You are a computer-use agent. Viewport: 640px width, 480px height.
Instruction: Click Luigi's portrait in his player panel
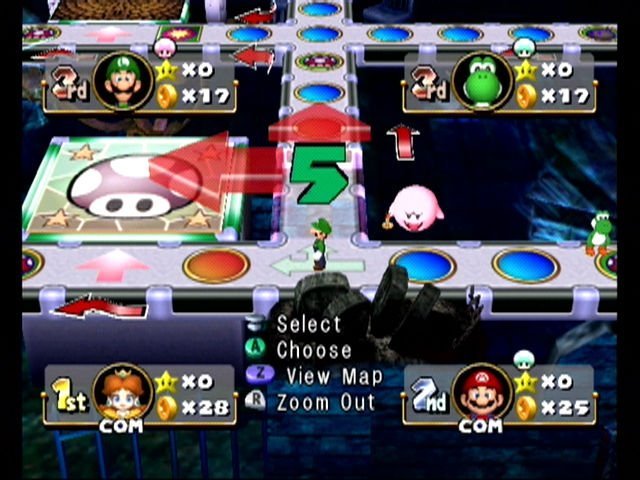[122, 80]
